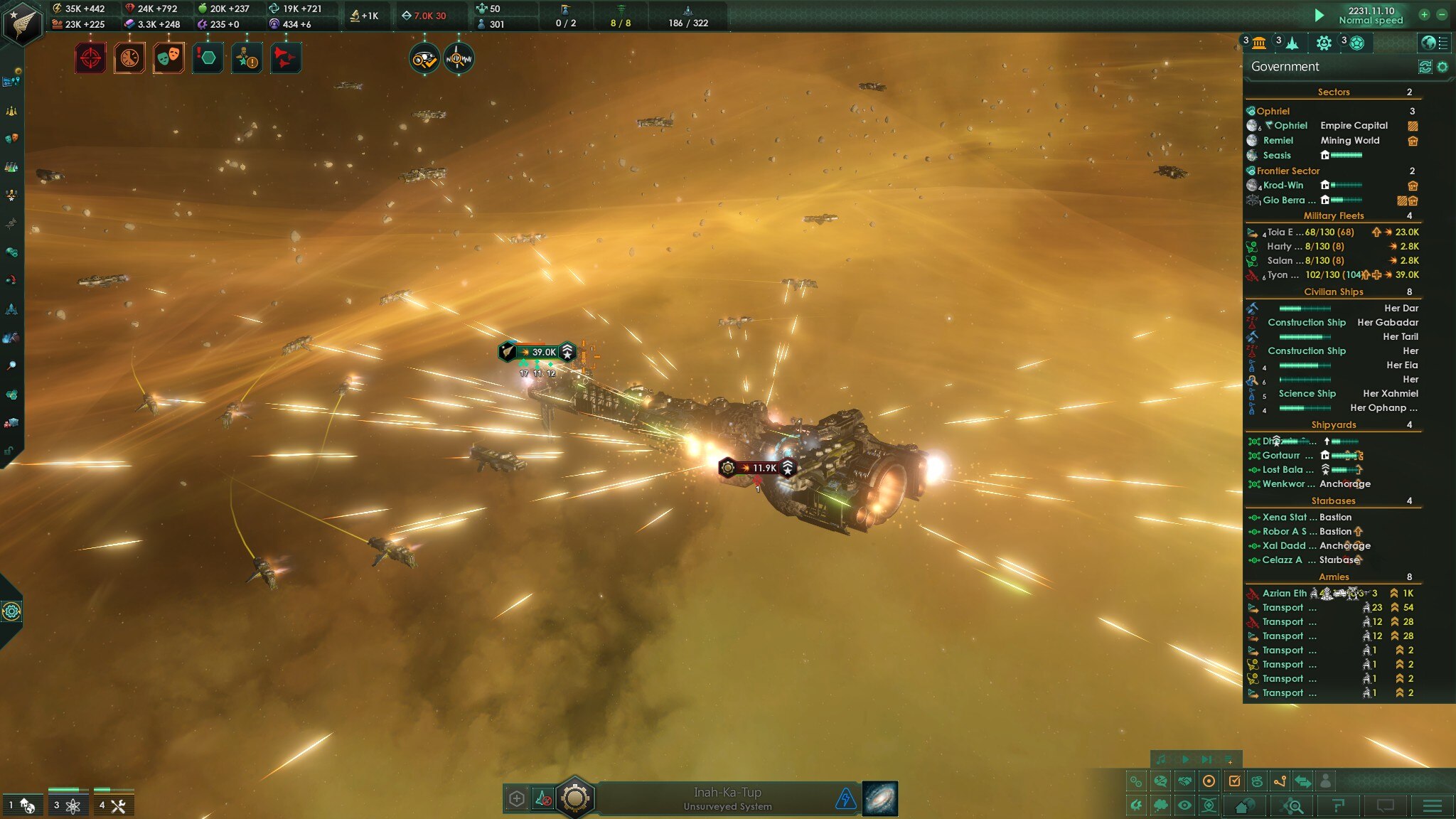Image resolution: width=1456 pixels, height=819 pixels.
Task: Open the theater masks notification
Action: (x=168, y=58)
